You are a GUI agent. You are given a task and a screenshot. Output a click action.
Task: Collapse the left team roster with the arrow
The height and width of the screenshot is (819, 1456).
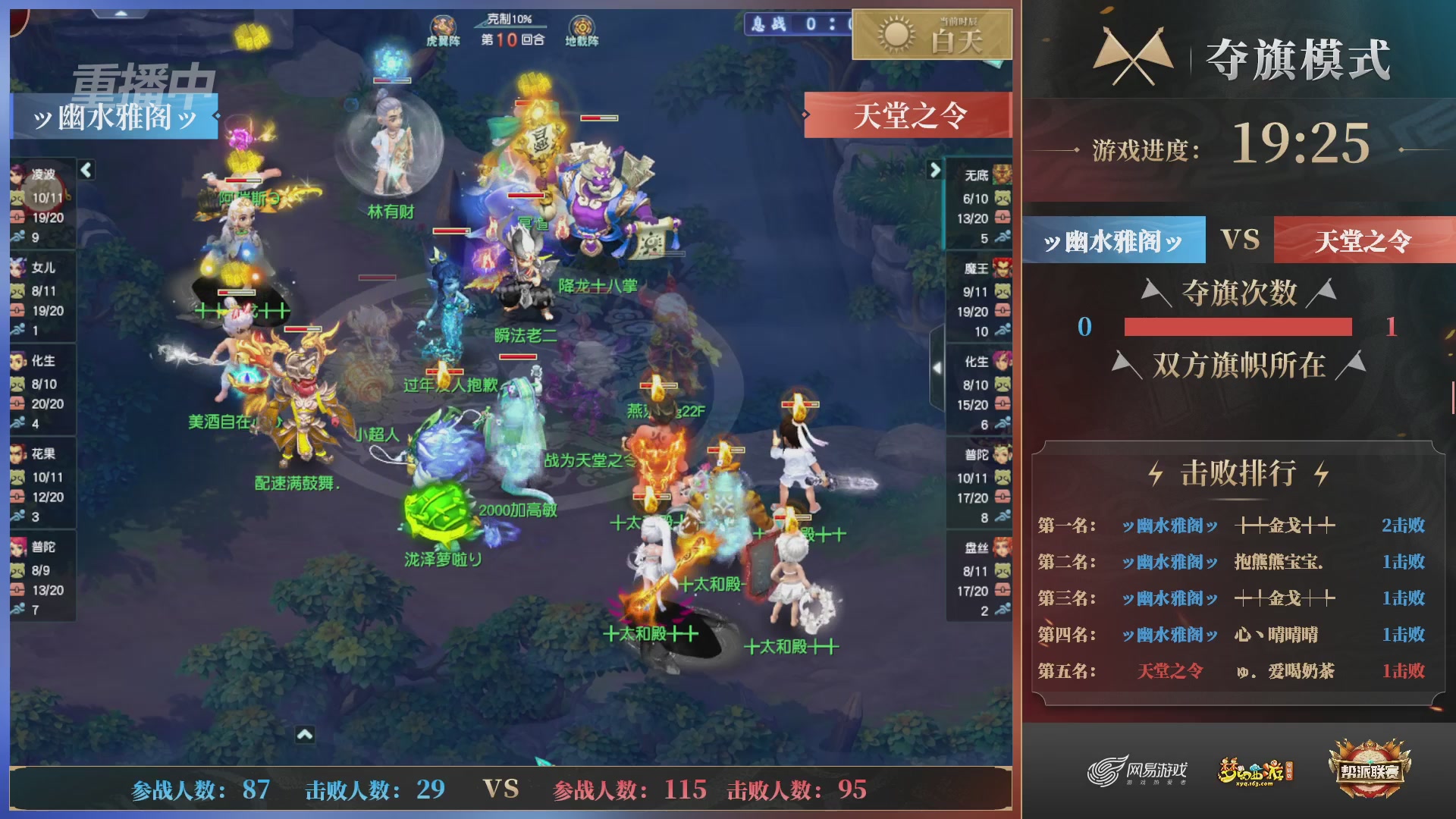coord(86,171)
